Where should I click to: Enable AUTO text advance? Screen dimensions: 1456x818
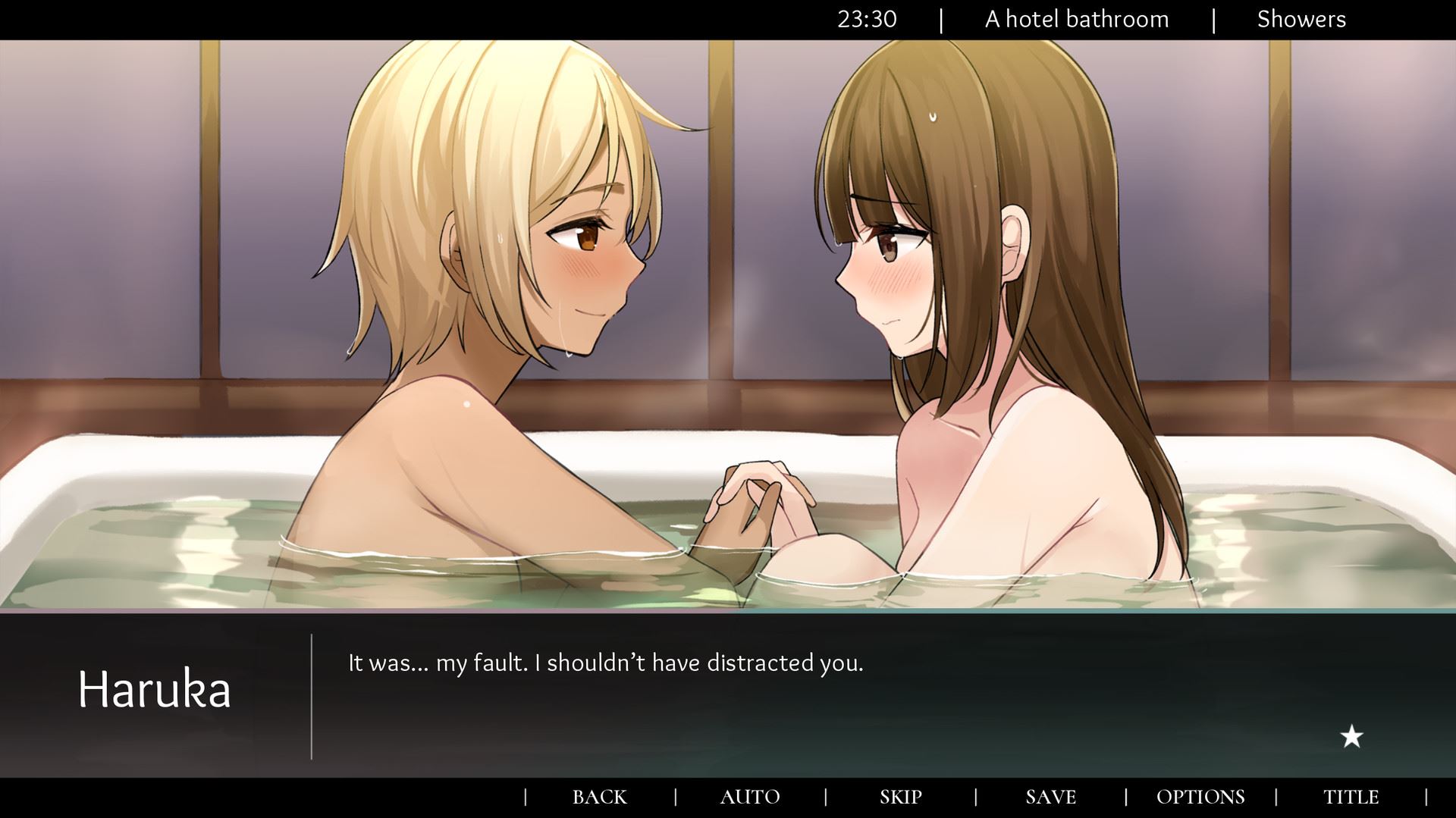[x=749, y=797]
